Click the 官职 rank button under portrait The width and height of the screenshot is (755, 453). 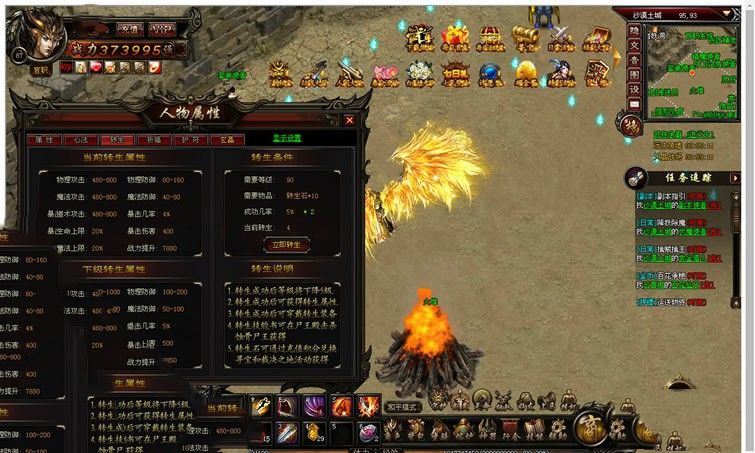point(40,70)
